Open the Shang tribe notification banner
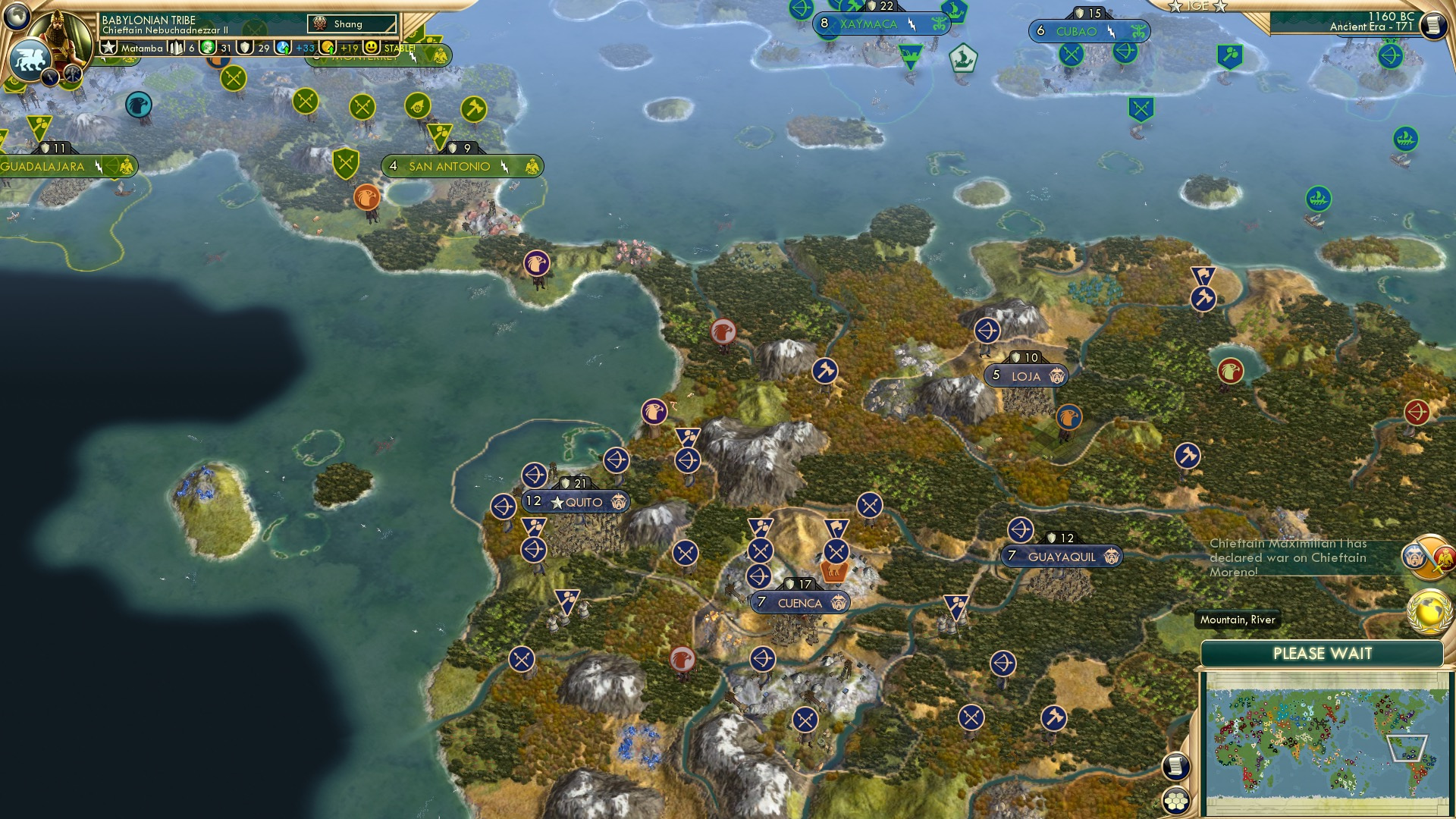Screen dimensions: 1456x819 [350, 24]
